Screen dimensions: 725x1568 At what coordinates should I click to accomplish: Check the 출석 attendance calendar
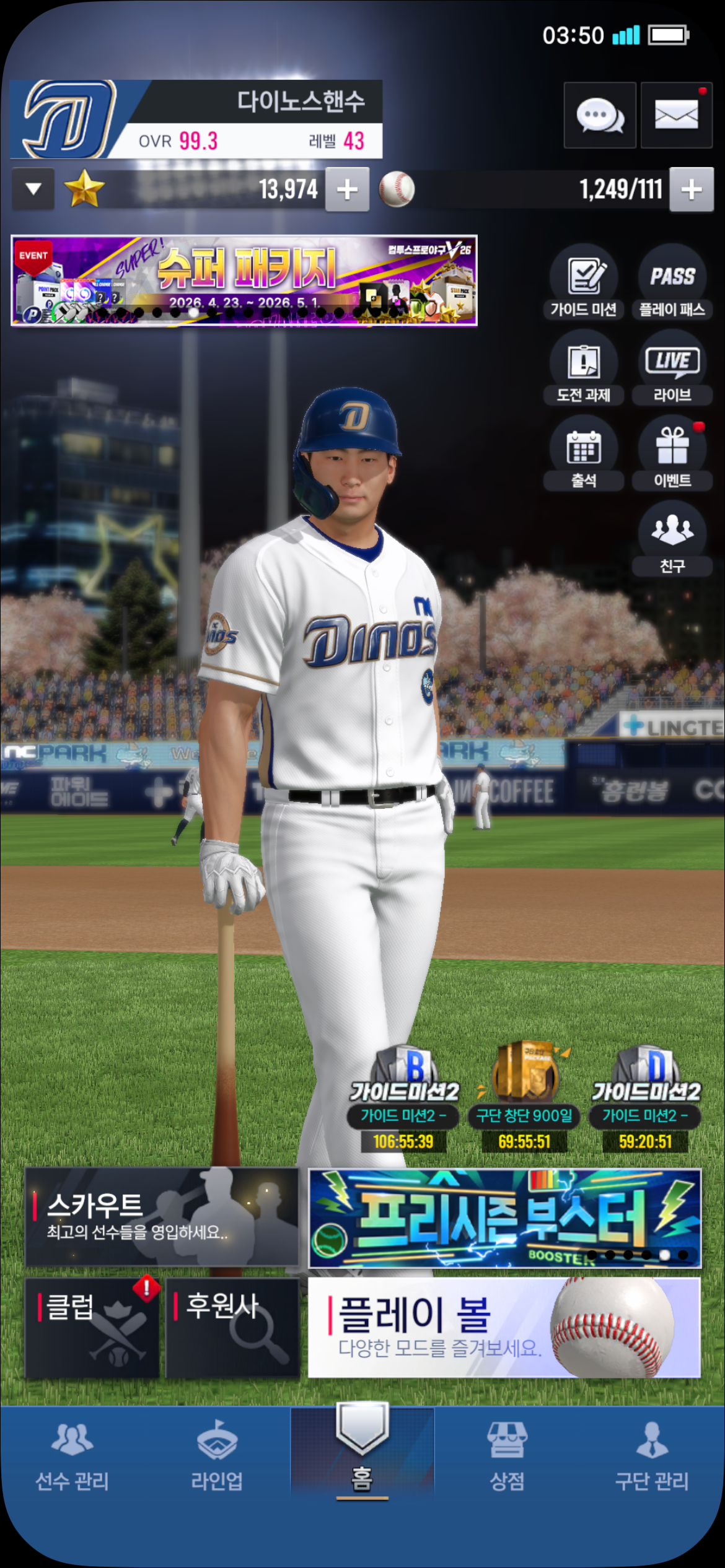(584, 454)
